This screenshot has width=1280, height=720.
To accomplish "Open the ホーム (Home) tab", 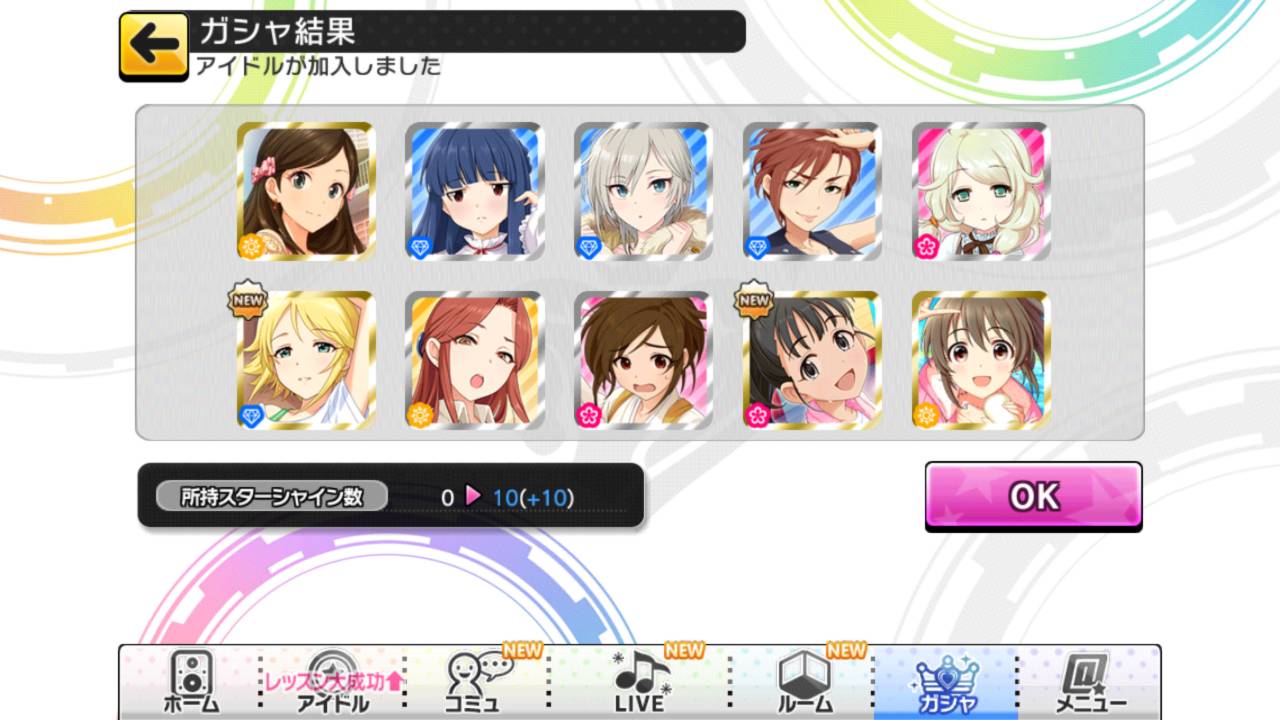I will [x=189, y=683].
